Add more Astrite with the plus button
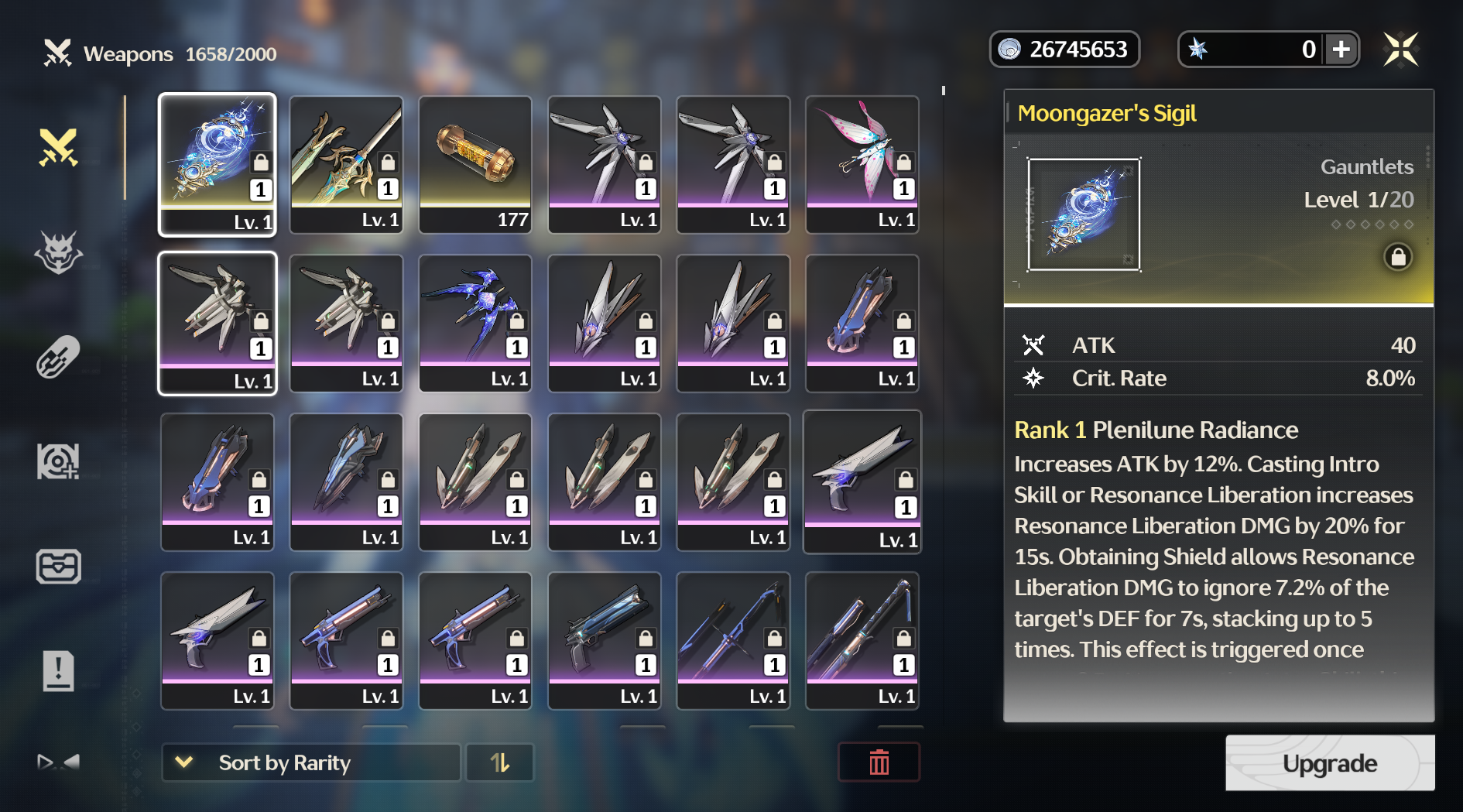1463x812 pixels. [x=1341, y=50]
